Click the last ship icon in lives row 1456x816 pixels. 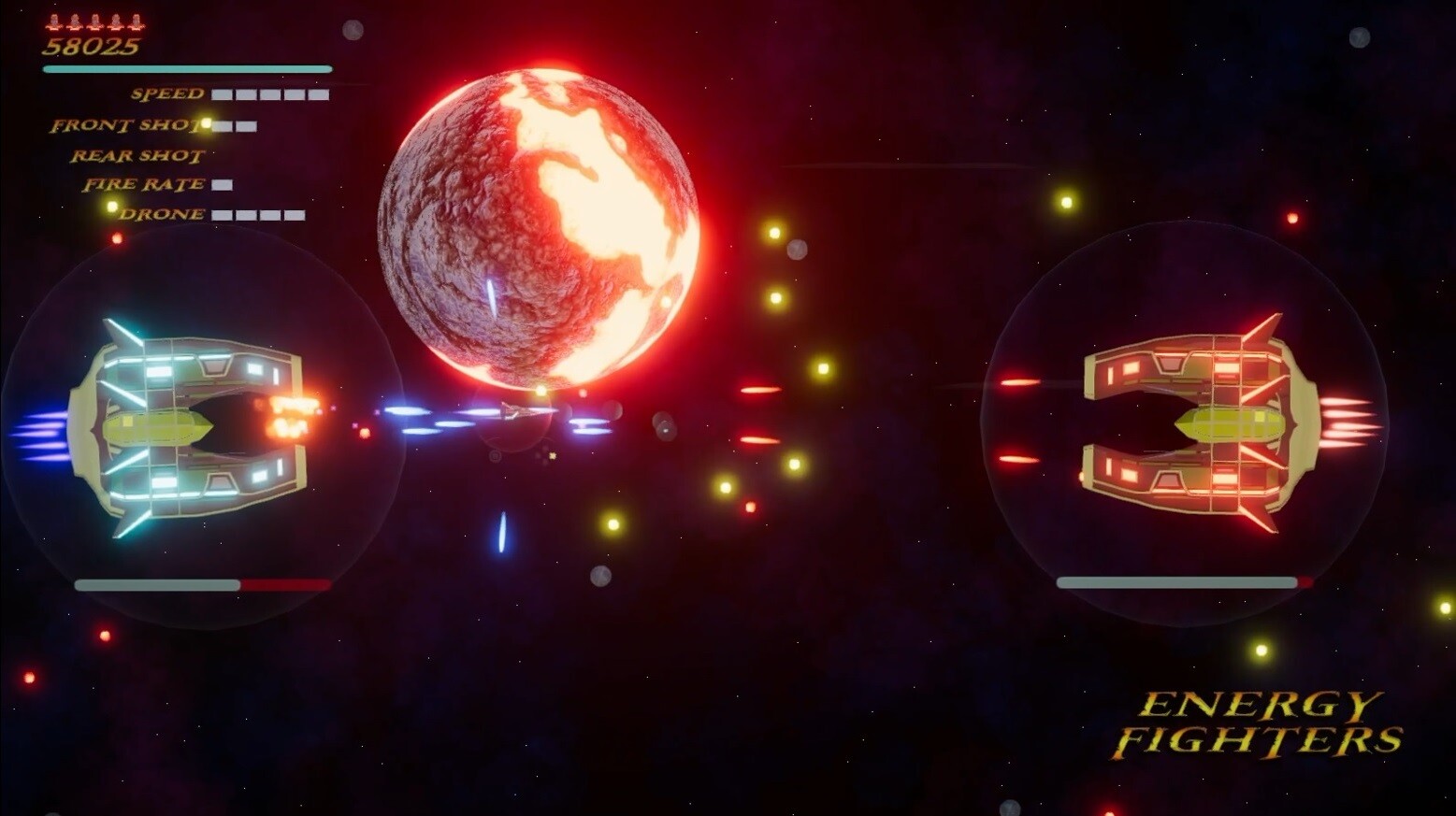[x=136, y=23]
